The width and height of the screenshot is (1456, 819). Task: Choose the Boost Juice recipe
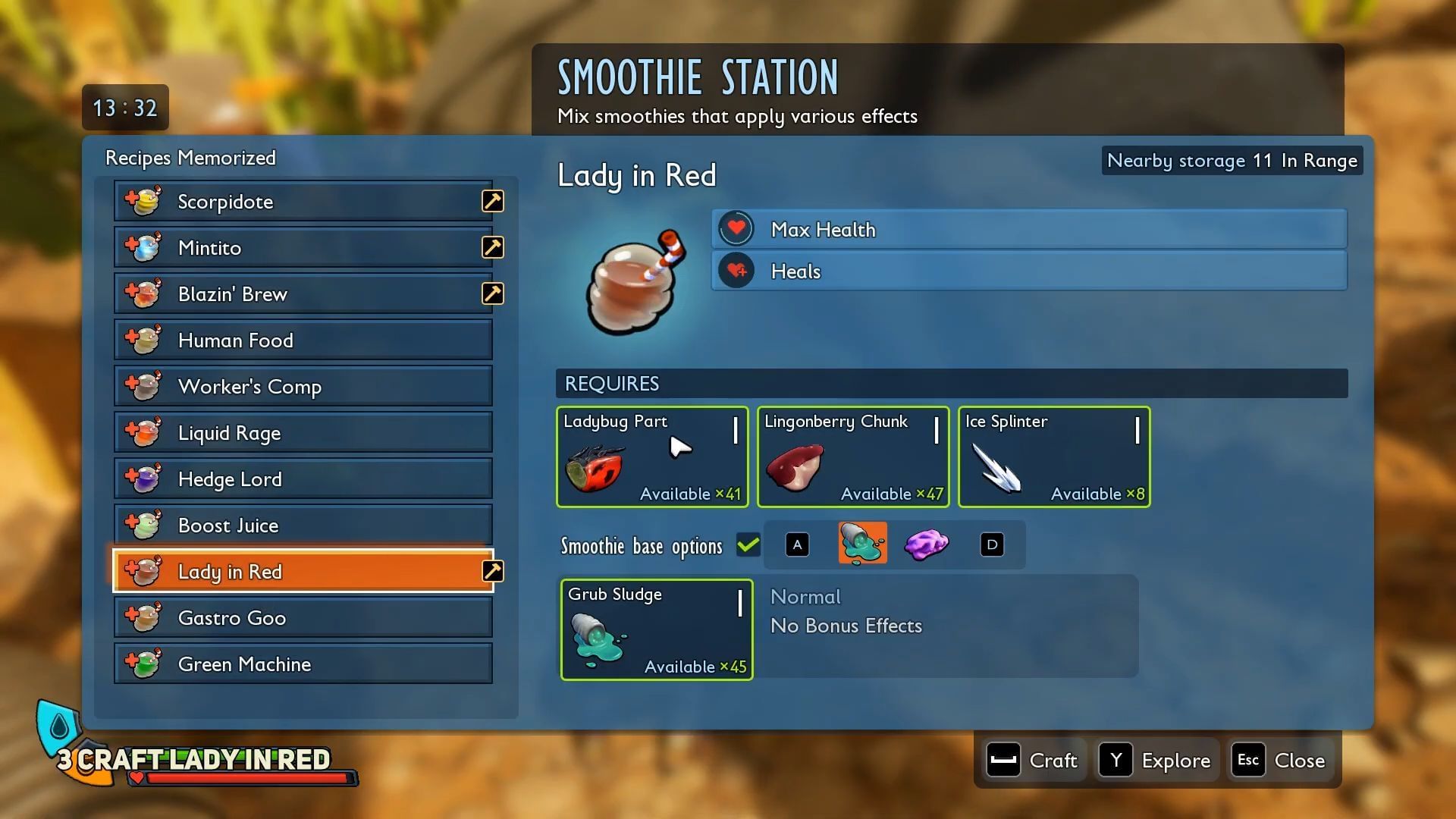click(x=303, y=526)
